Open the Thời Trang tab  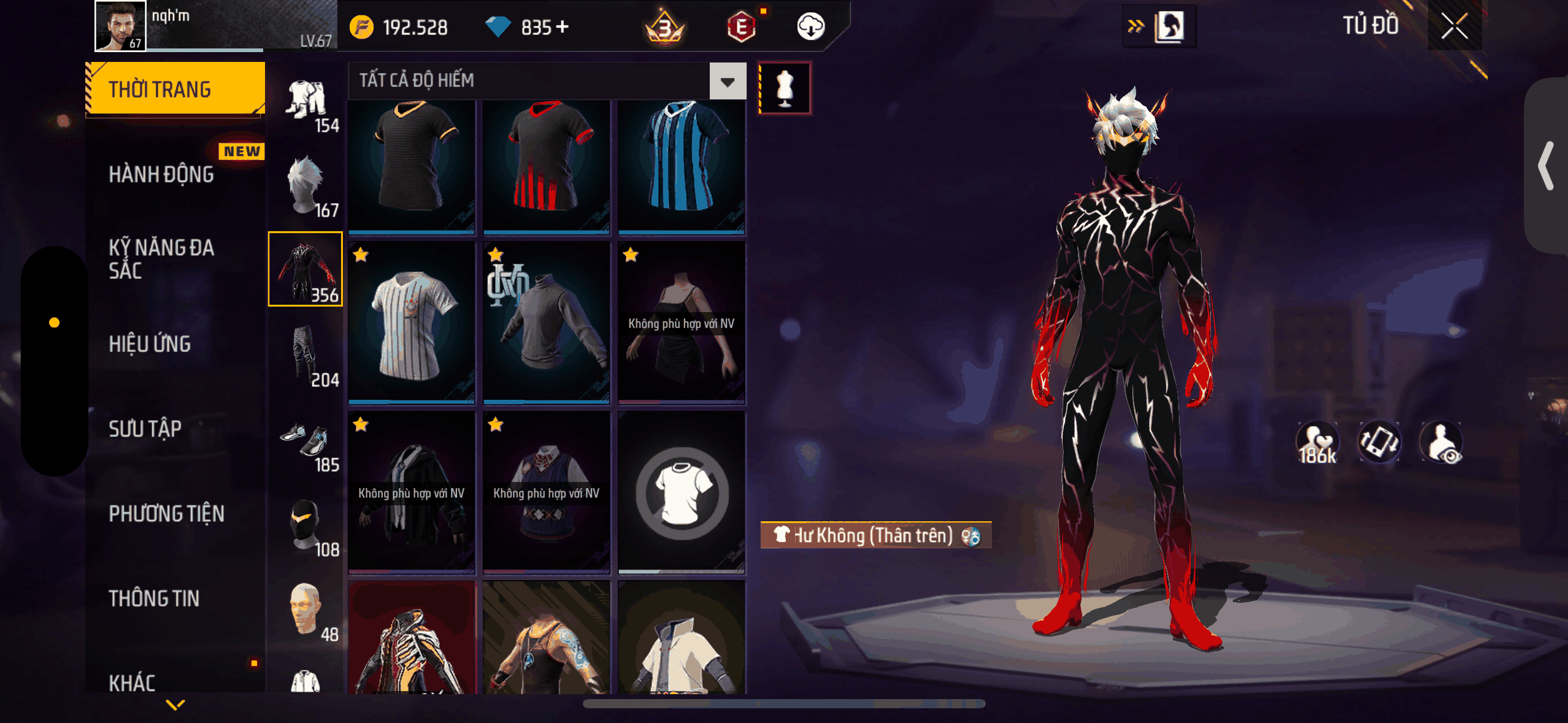coord(175,90)
